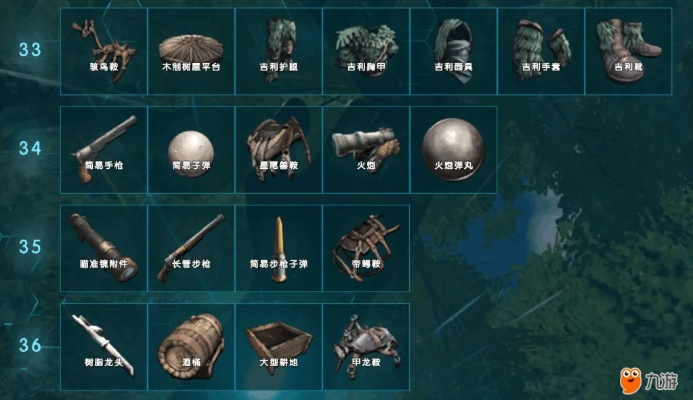693x400 pixels.
Task: Select the 甲龙鞍 saddle engram
Action: [366, 346]
